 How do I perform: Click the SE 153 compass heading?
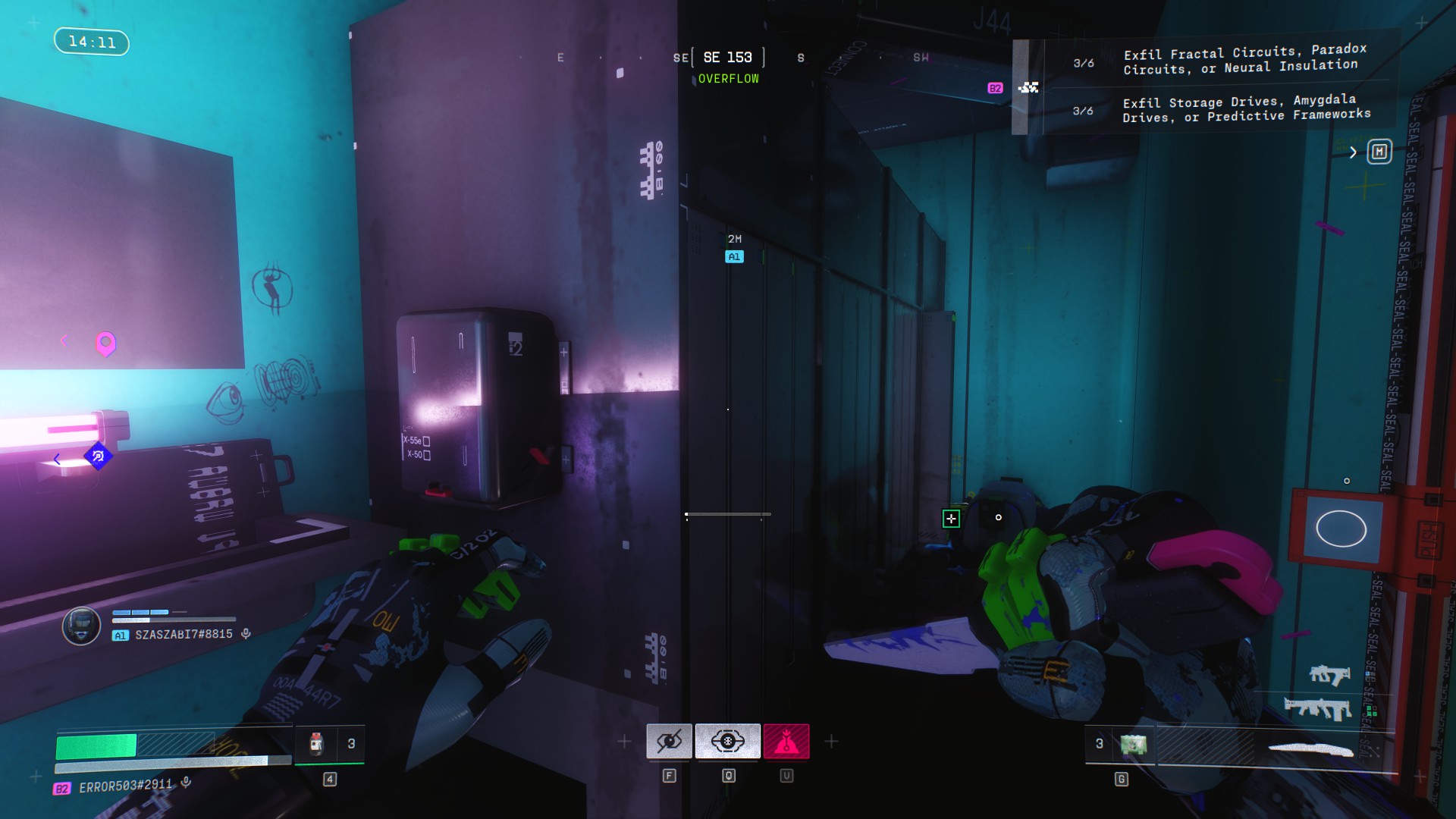coord(727,58)
